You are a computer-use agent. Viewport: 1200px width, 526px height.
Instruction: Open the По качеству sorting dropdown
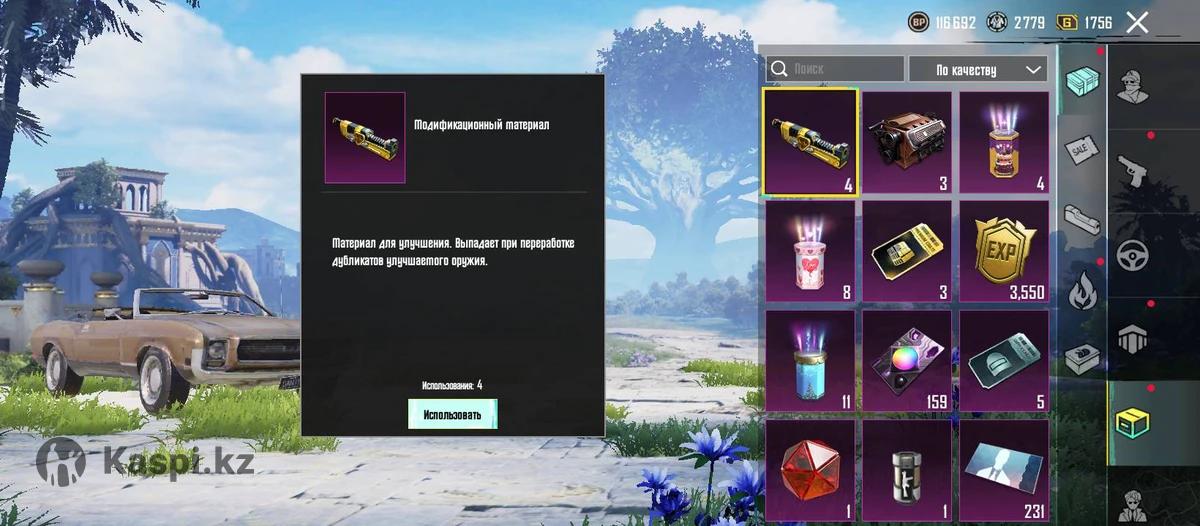point(977,69)
